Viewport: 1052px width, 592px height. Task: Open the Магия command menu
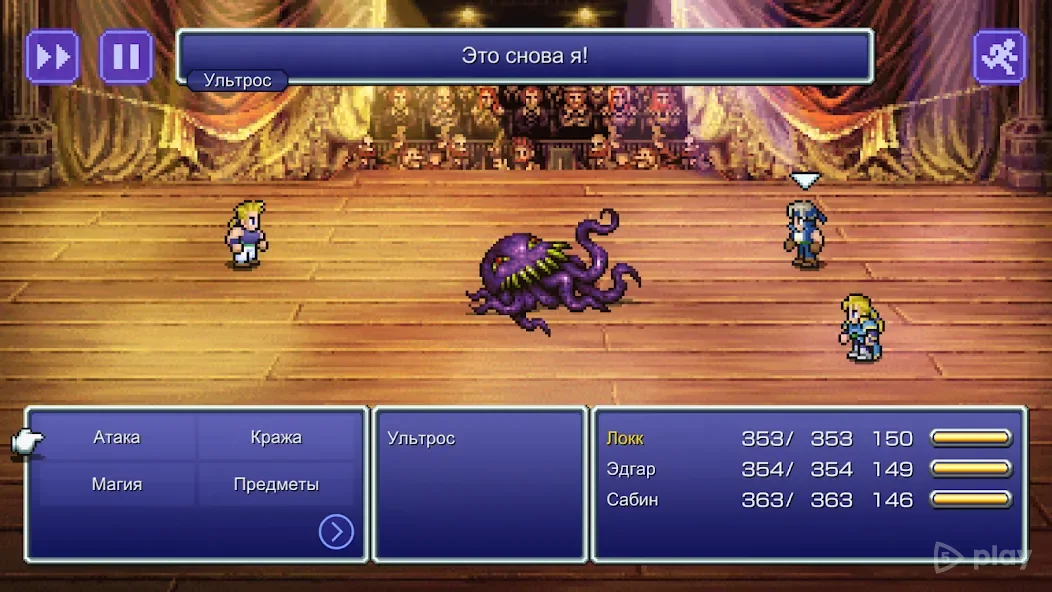117,485
